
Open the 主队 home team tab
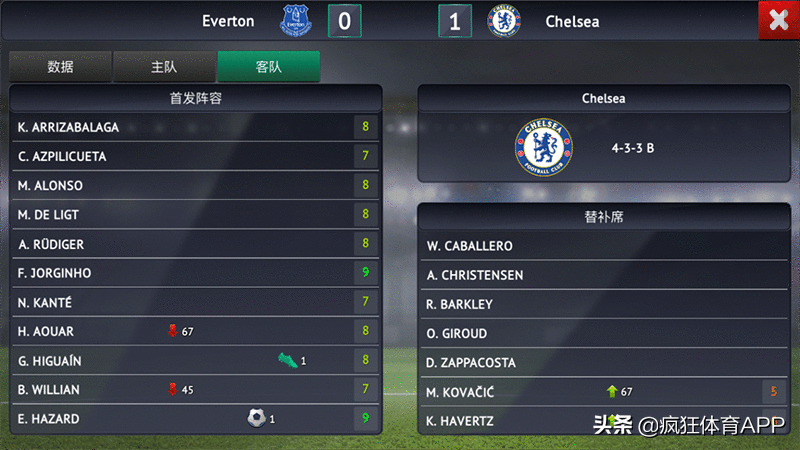click(x=164, y=67)
